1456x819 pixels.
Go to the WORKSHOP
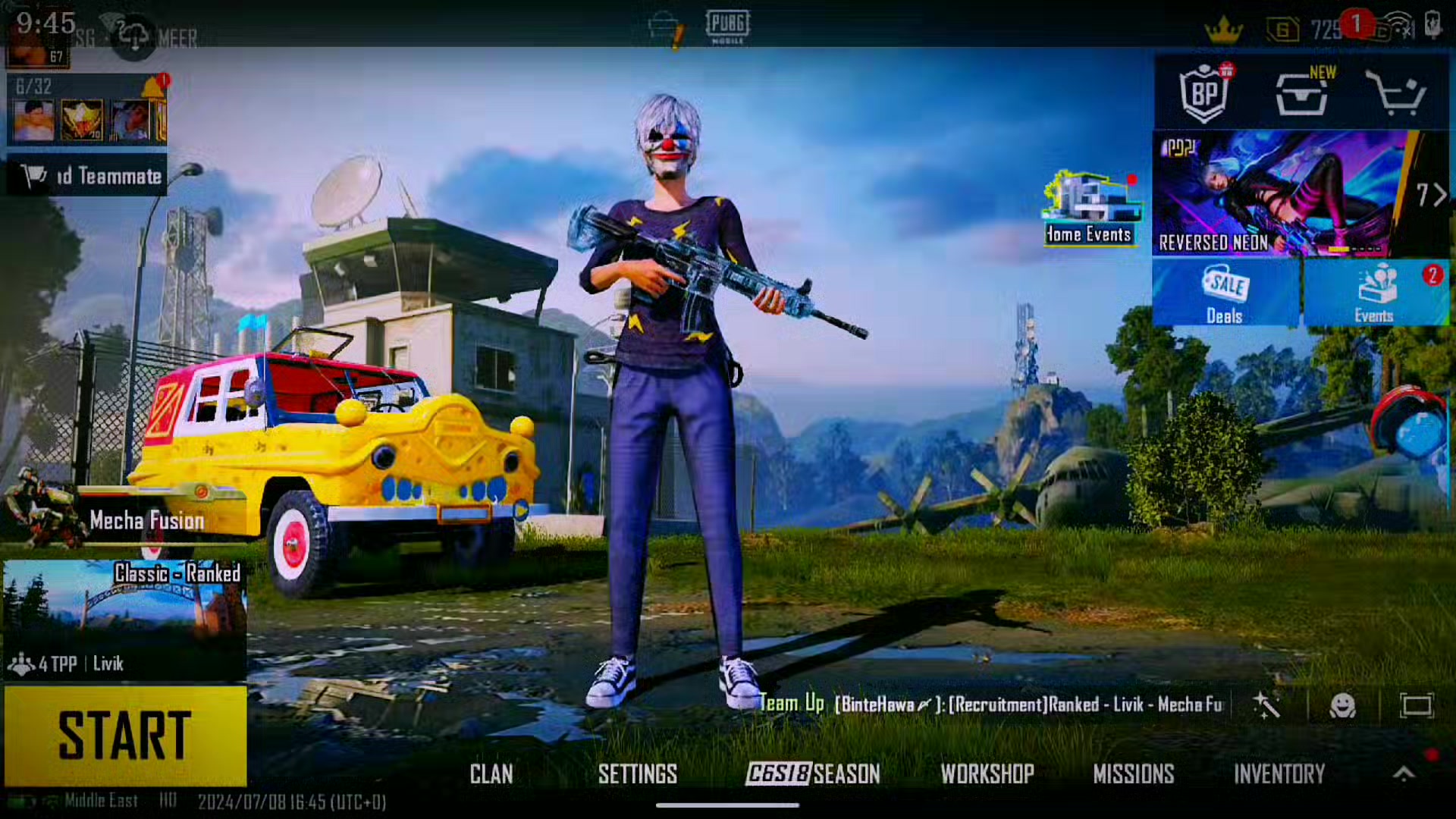(987, 774)
